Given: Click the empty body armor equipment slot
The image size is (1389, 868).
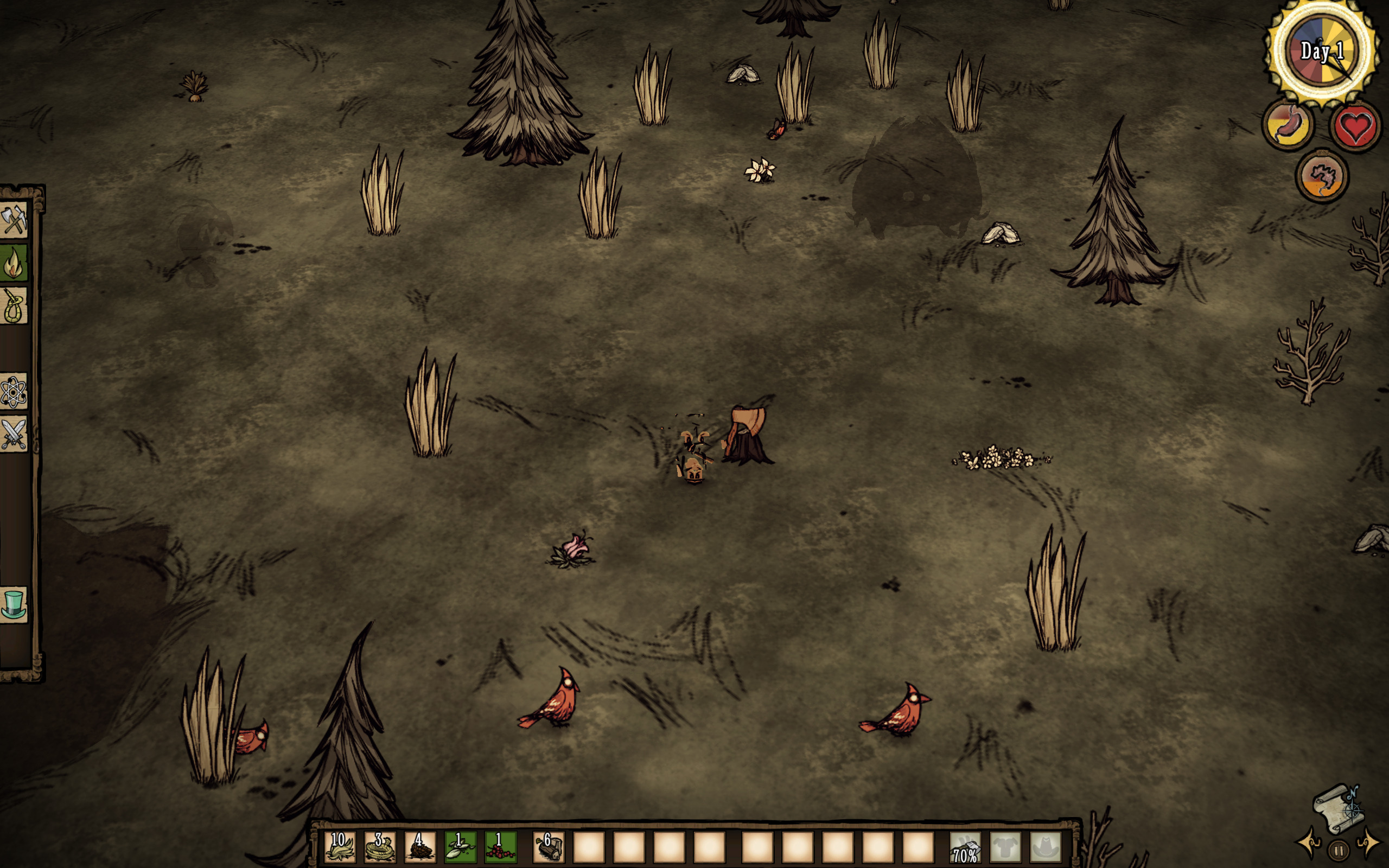Looking at the screenshot, I should coord(1005,847).
